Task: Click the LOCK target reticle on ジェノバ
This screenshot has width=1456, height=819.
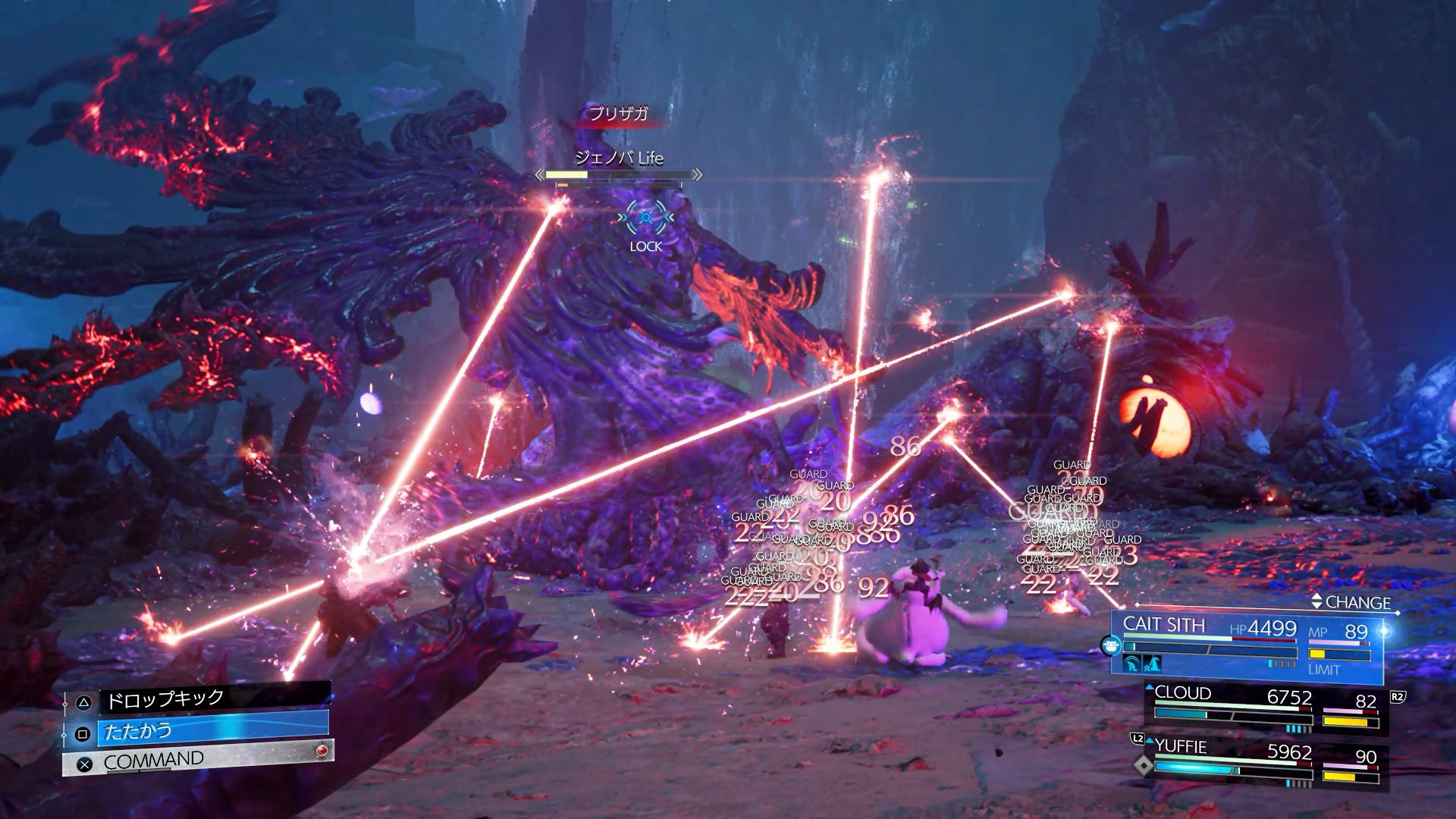Action: pos(645,218)
